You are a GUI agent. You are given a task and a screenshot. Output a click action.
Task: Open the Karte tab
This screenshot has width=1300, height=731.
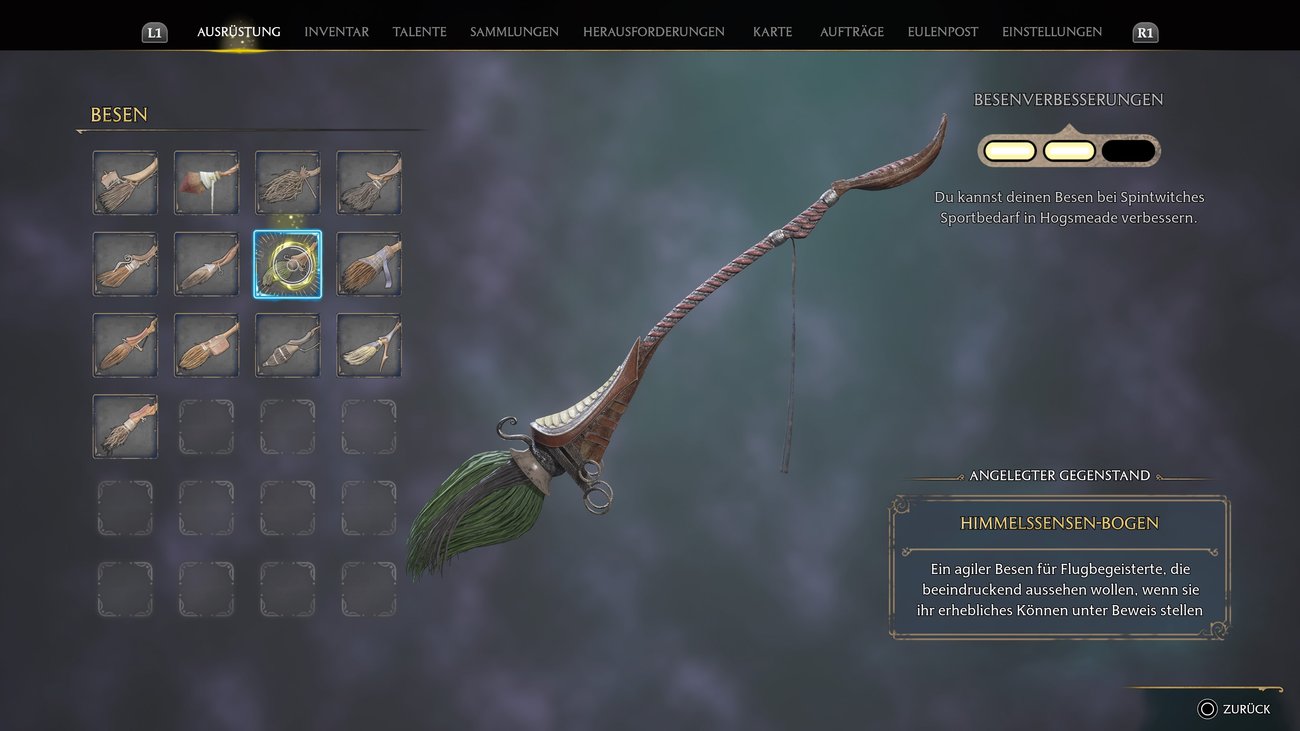(772, 32)
